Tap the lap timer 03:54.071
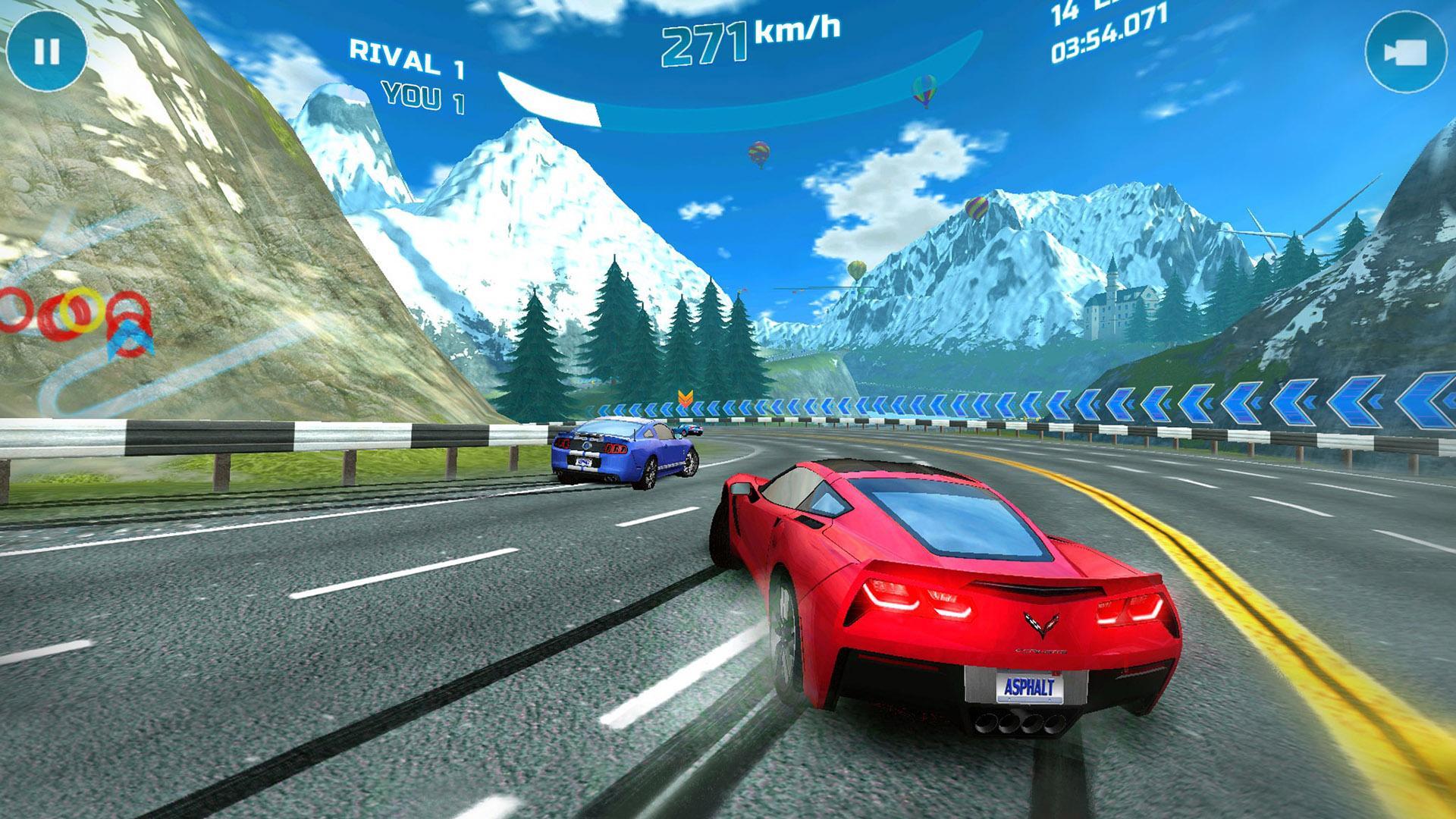The height and width of the screenshot is (819, 1456). (1103, 42)
